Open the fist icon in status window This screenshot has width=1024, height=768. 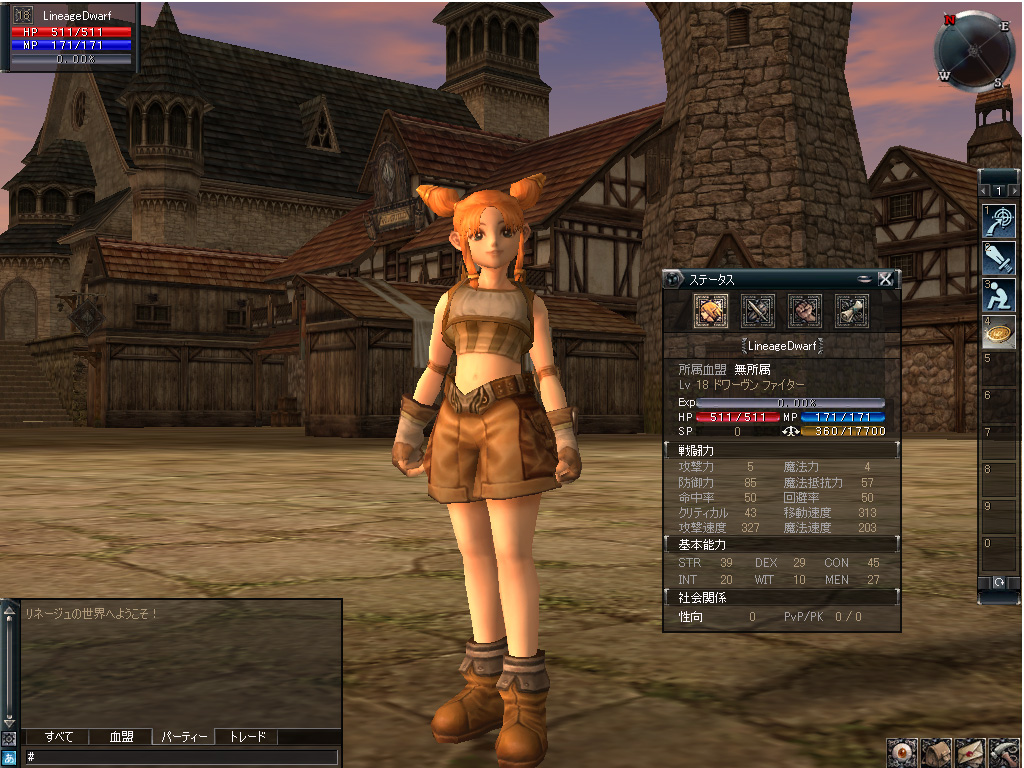coord(804,311)
